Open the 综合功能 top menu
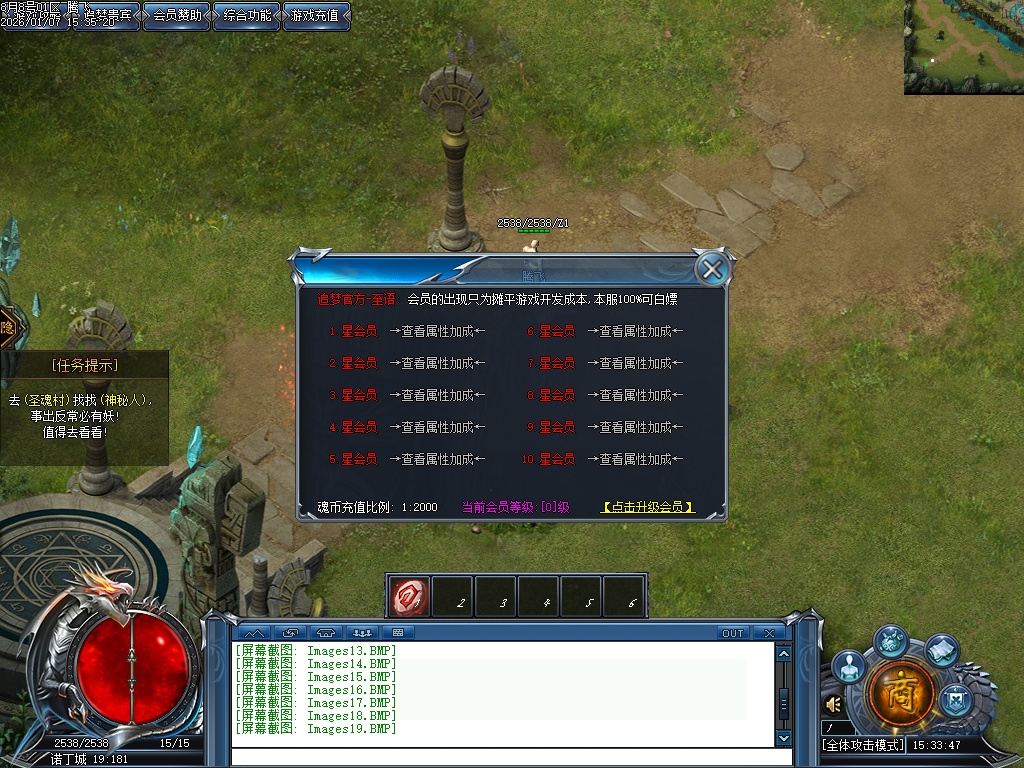The width and height of the screenshot is (1024, 768). [x=247, y=16]
